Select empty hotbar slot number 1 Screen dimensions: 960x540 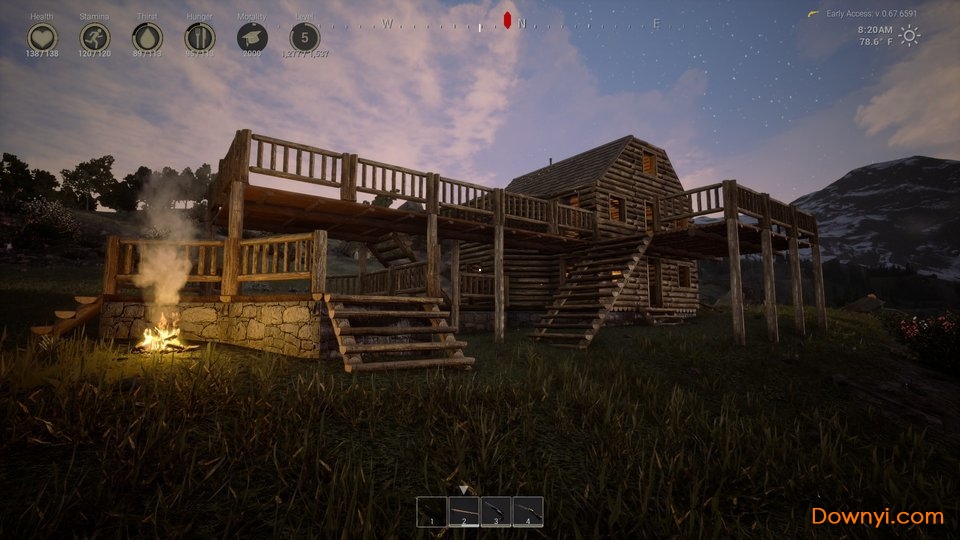(x=432, y=511)
